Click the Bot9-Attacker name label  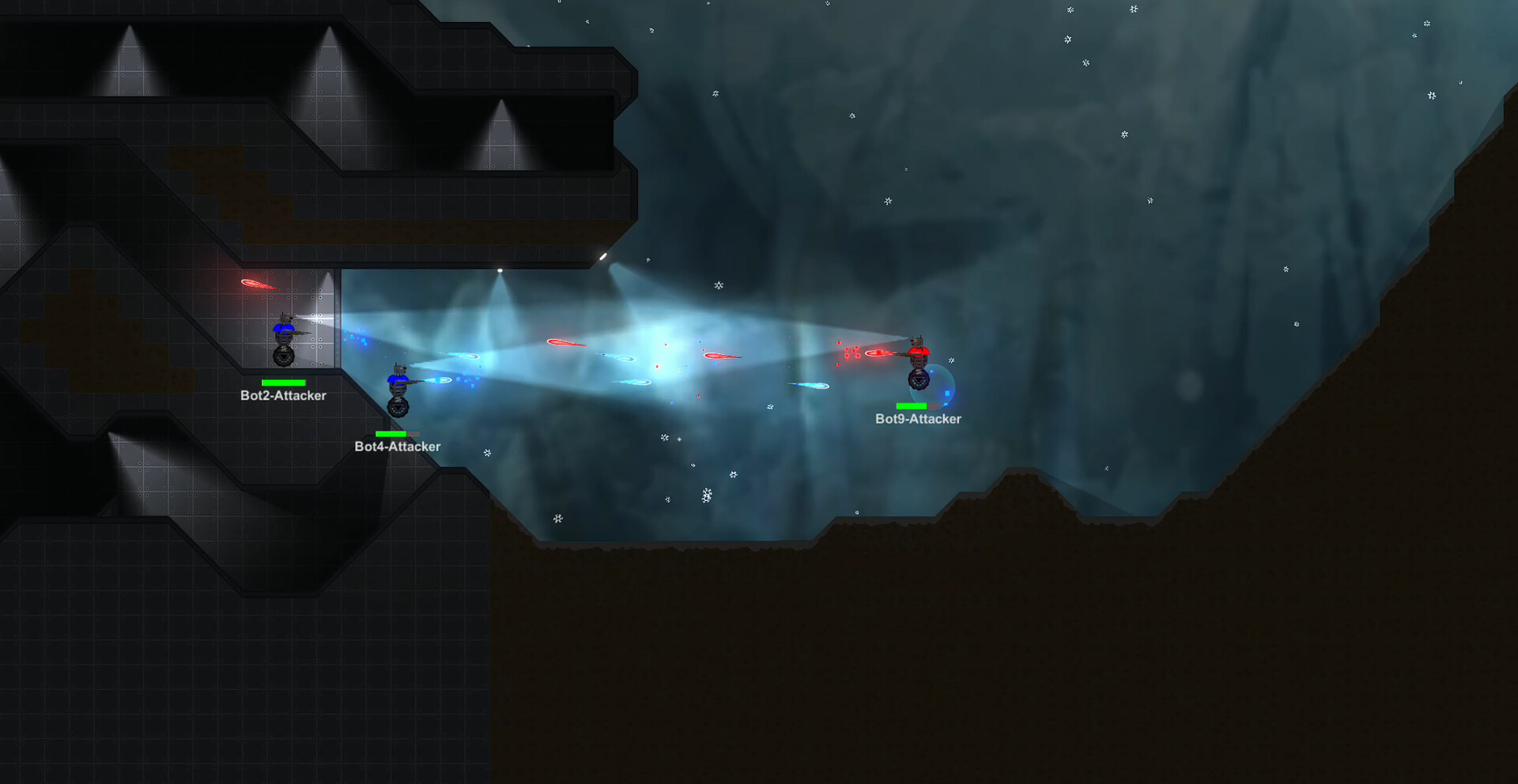coord(917,420)
